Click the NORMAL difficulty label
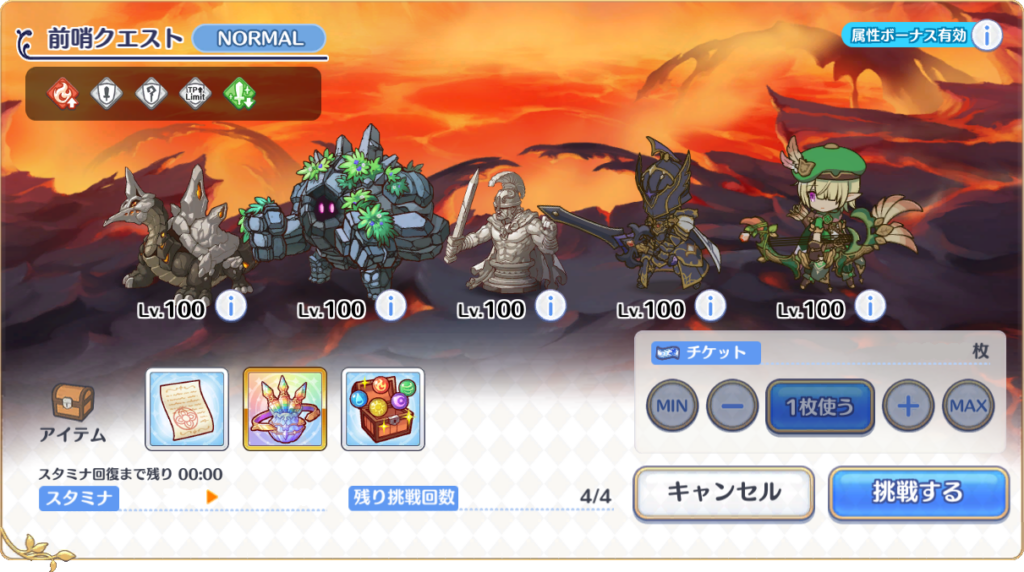 [x=259, y=39]
